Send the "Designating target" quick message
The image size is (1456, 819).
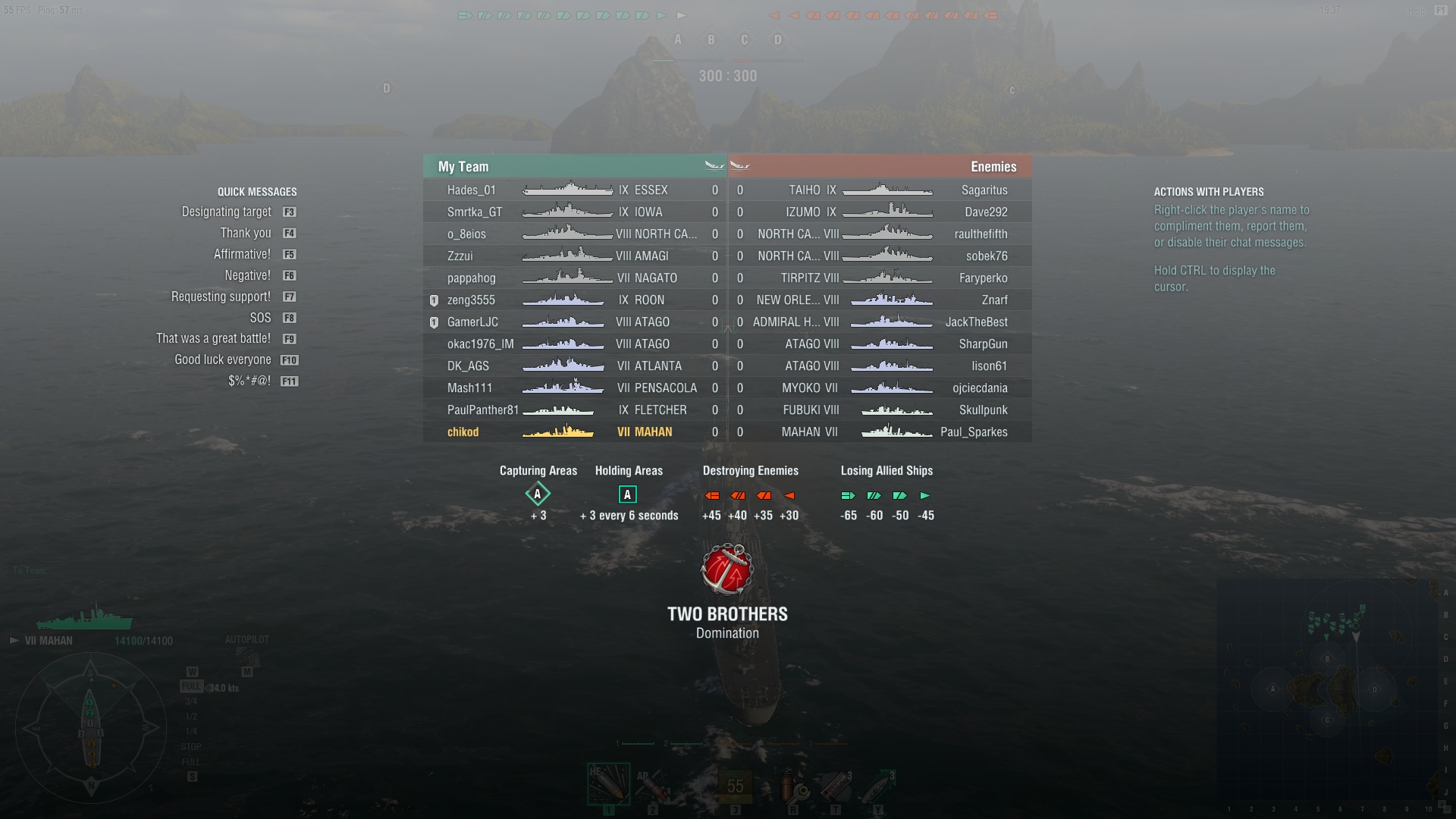[226, 212]
